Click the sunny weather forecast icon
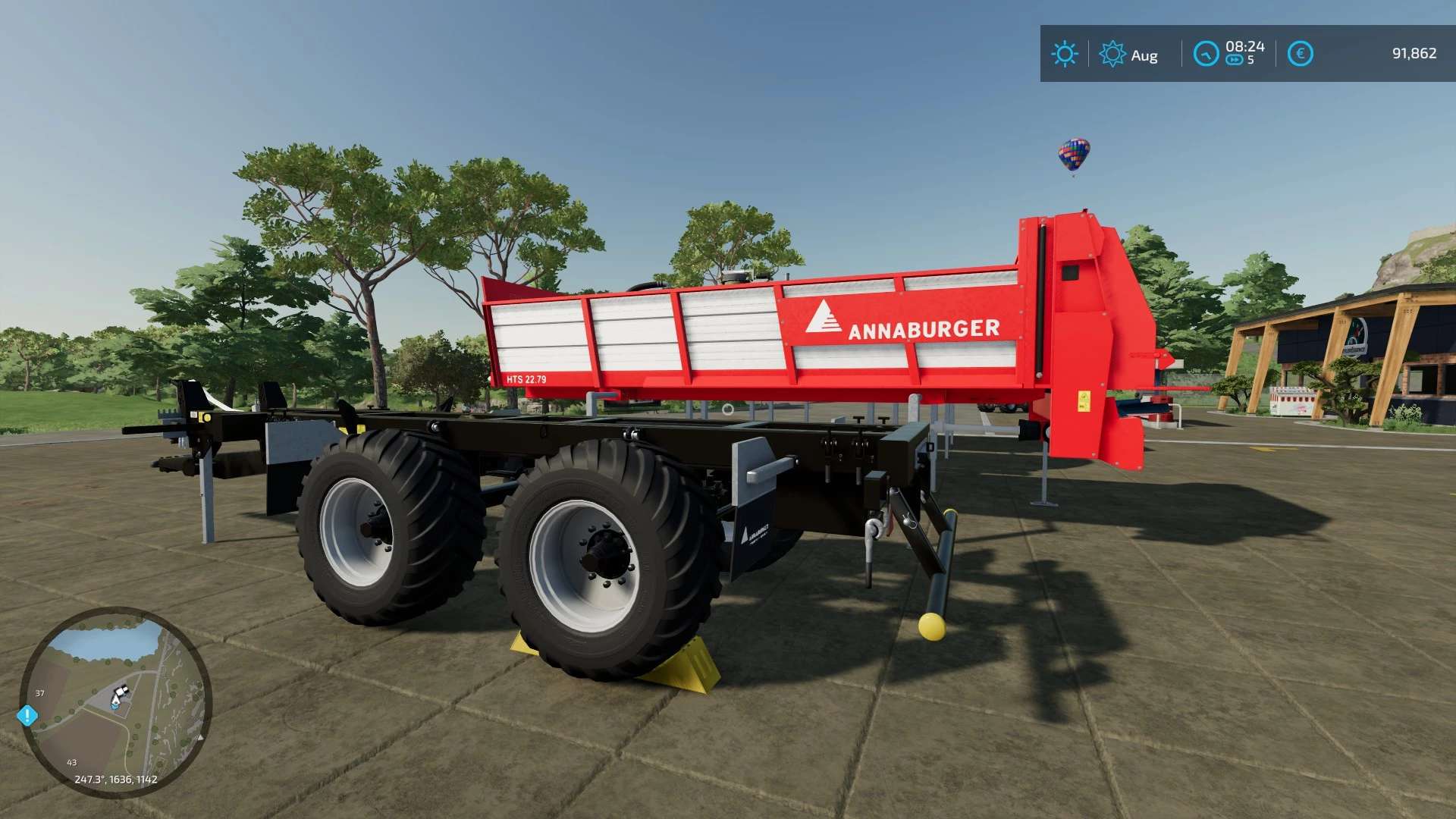Screen dimensions: 1456x819 tap(1064, 54)
